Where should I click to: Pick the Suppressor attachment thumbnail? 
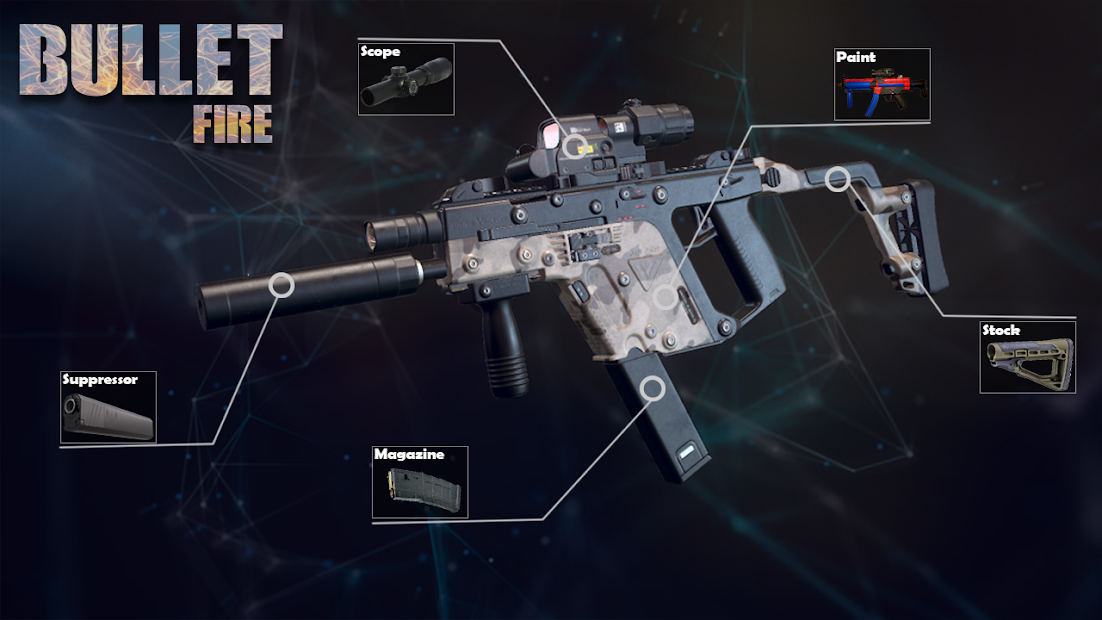point(109,409)
